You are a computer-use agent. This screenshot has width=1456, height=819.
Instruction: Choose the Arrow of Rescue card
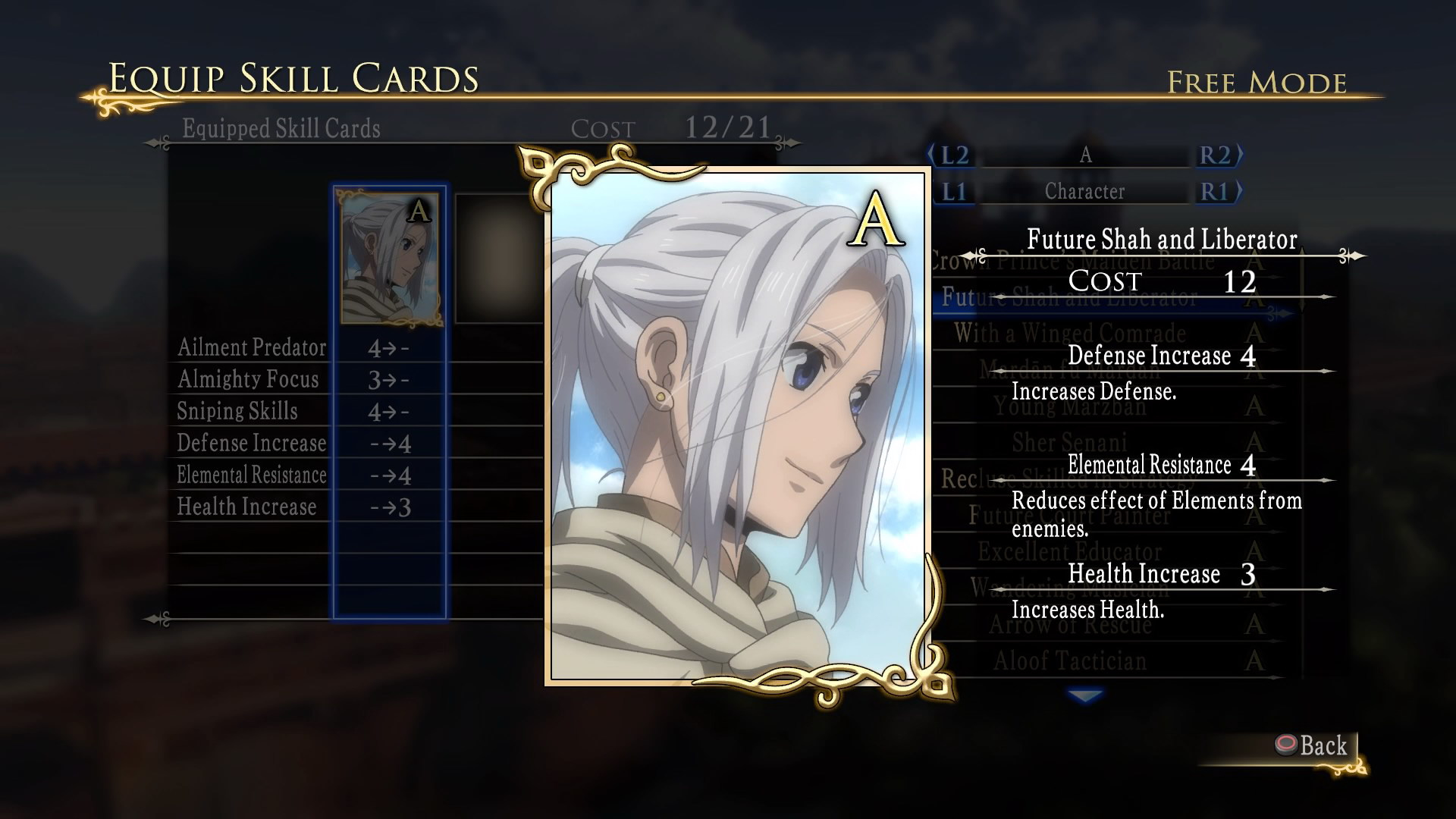click(x=1069, y=624)
